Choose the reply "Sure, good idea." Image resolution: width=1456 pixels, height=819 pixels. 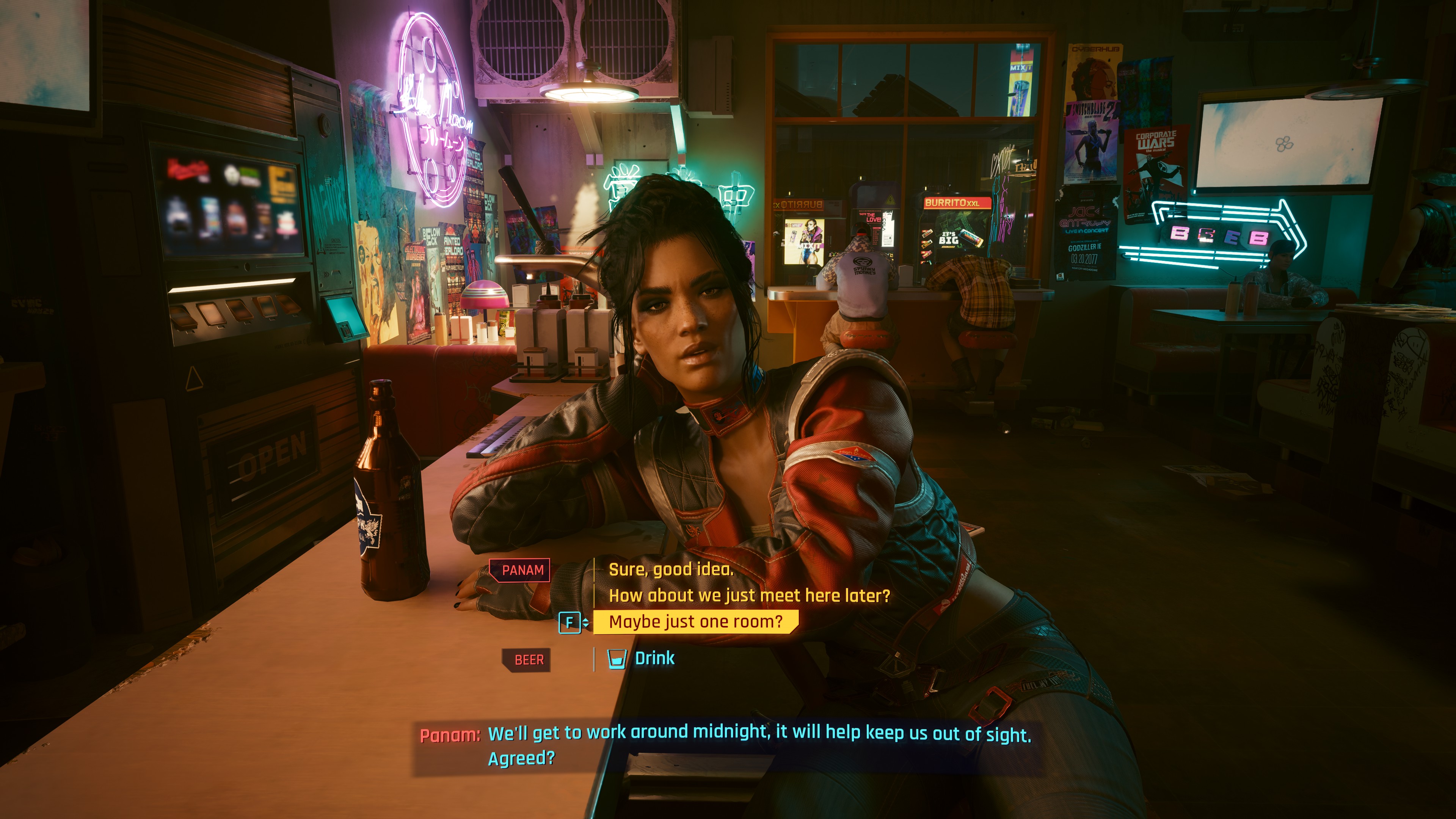tap(670, 569)
